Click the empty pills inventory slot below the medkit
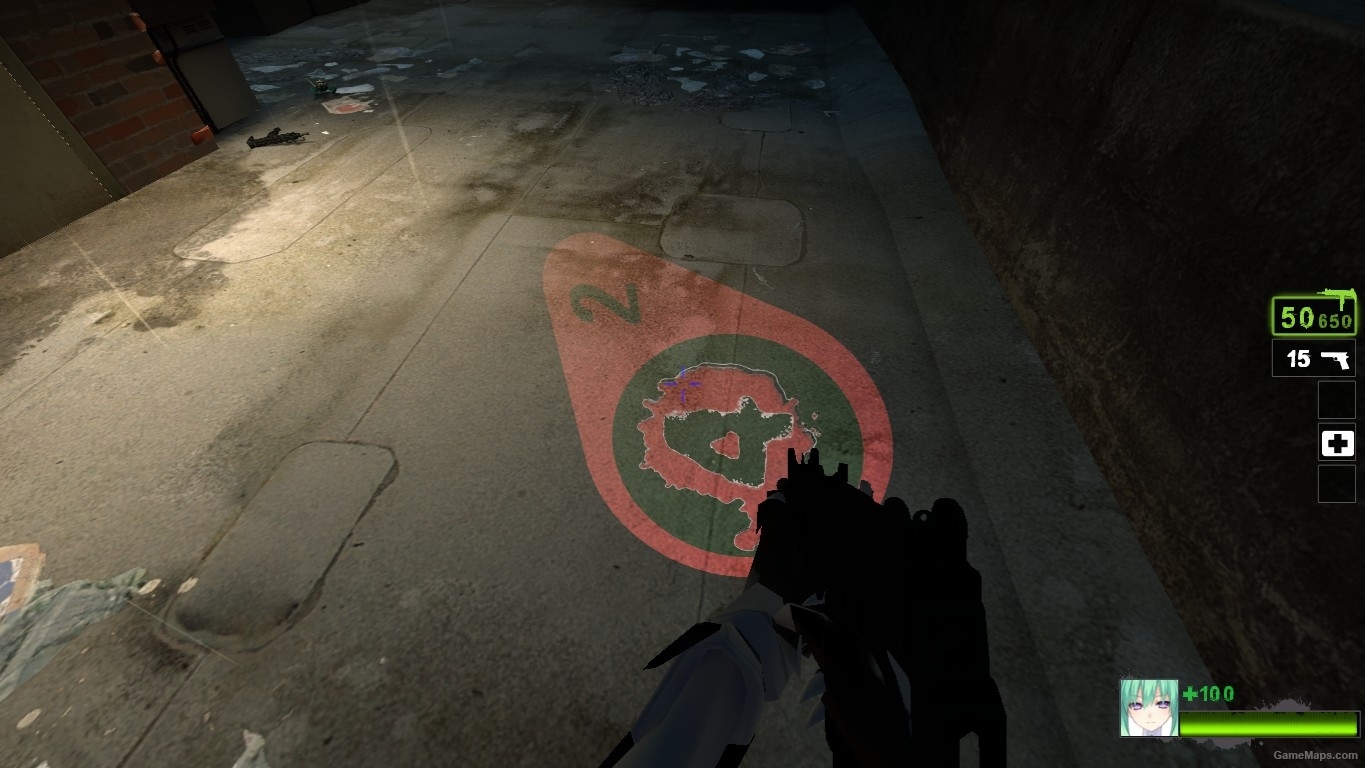 click(x=1337, y=485)
